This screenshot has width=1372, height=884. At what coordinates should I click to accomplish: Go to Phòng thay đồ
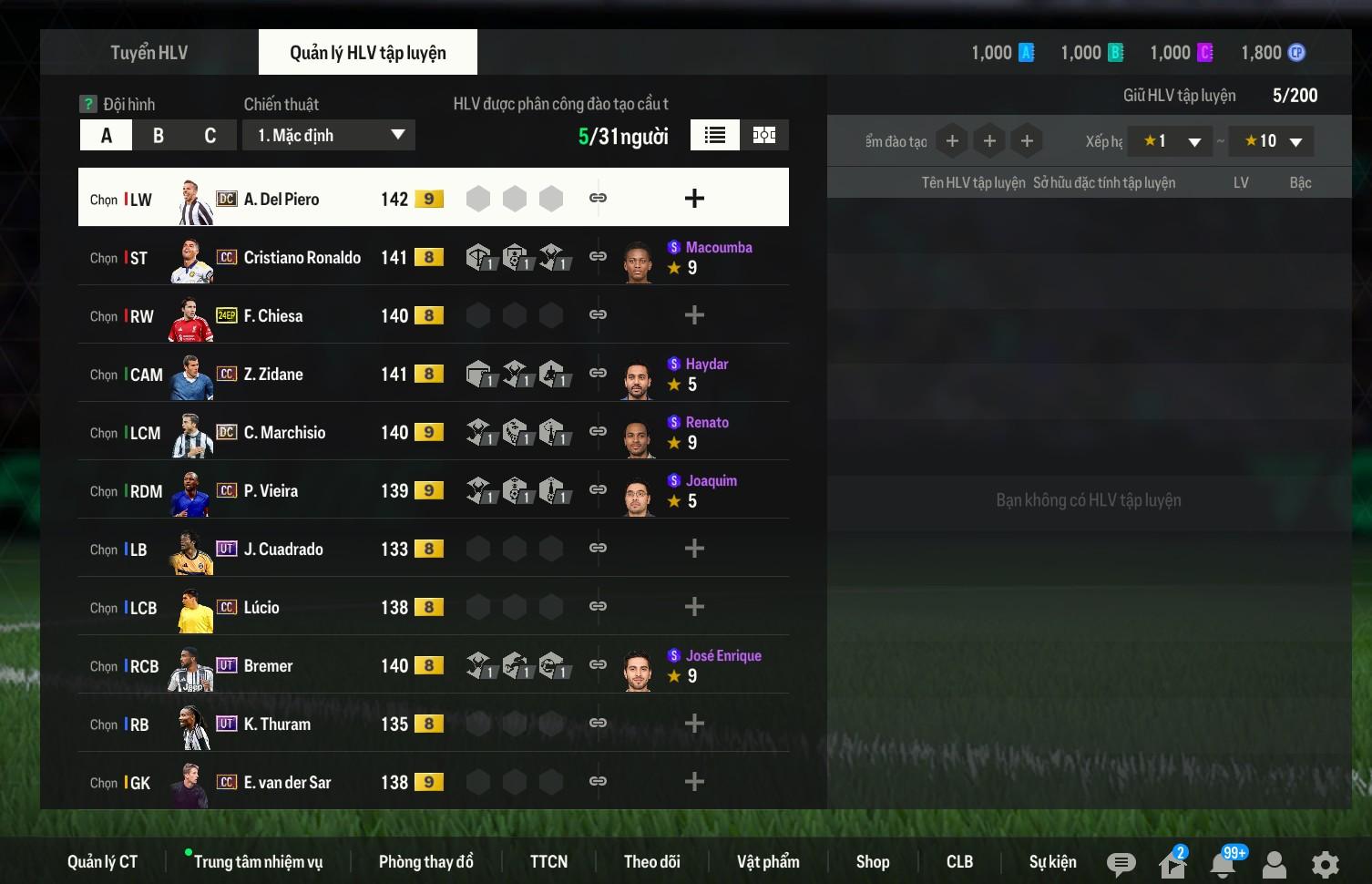click(425, 862)
